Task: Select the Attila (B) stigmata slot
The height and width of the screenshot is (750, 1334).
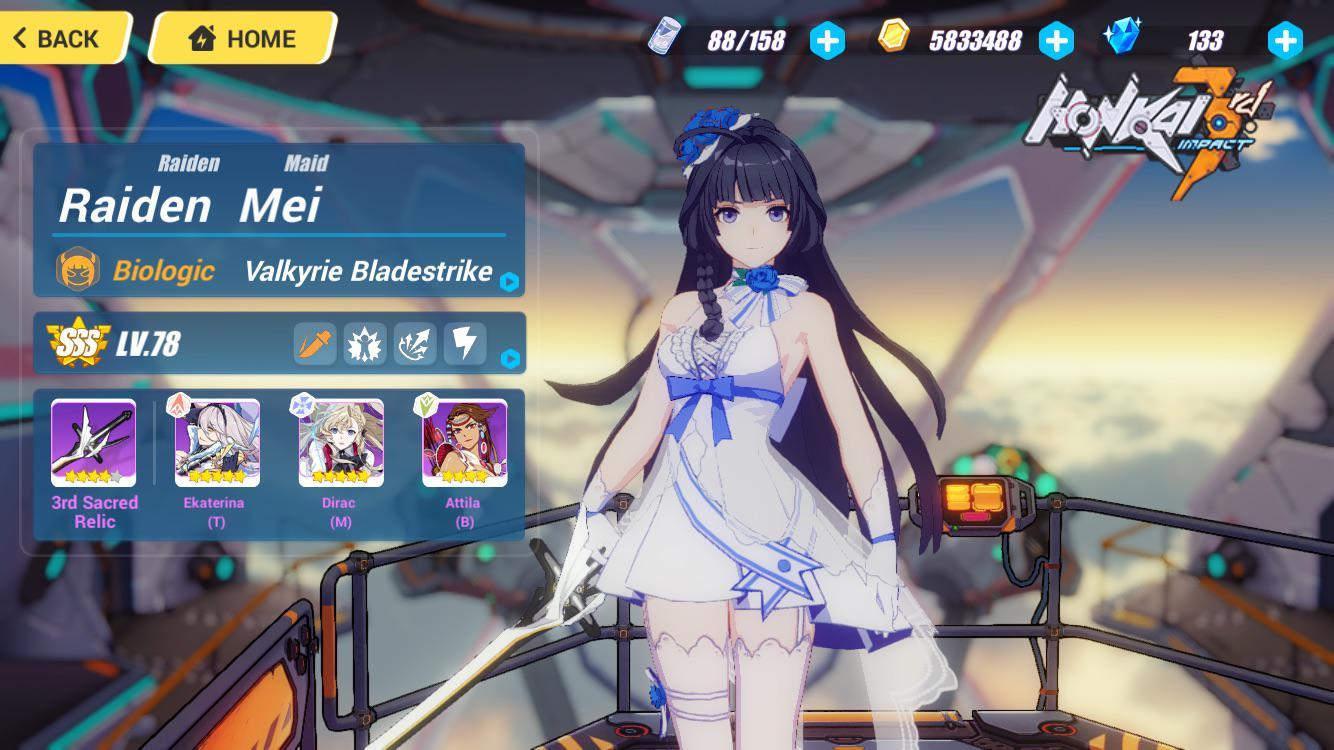Action: click(465, 443)
